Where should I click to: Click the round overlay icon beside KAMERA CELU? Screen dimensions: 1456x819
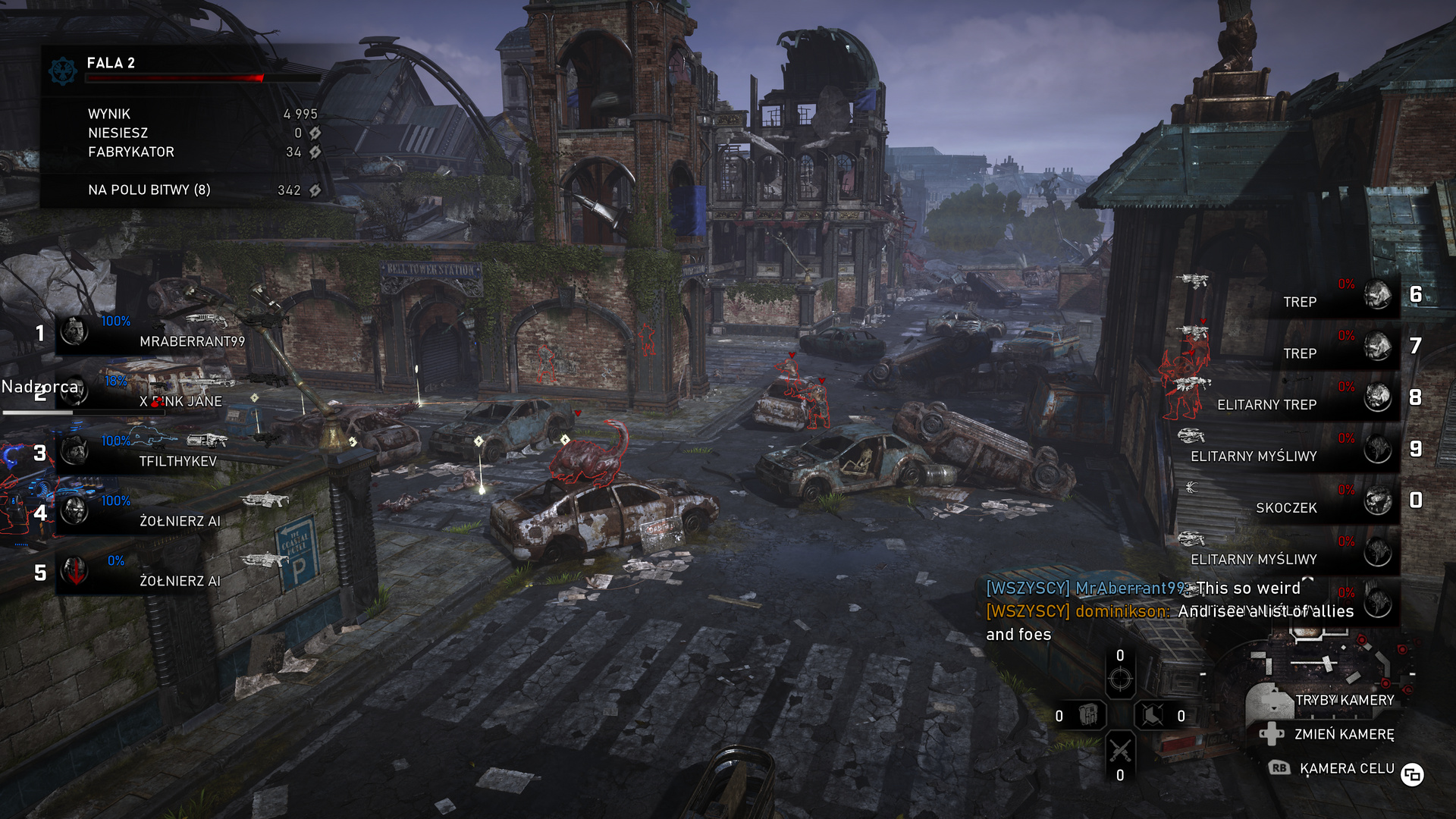click(1412, 774)
